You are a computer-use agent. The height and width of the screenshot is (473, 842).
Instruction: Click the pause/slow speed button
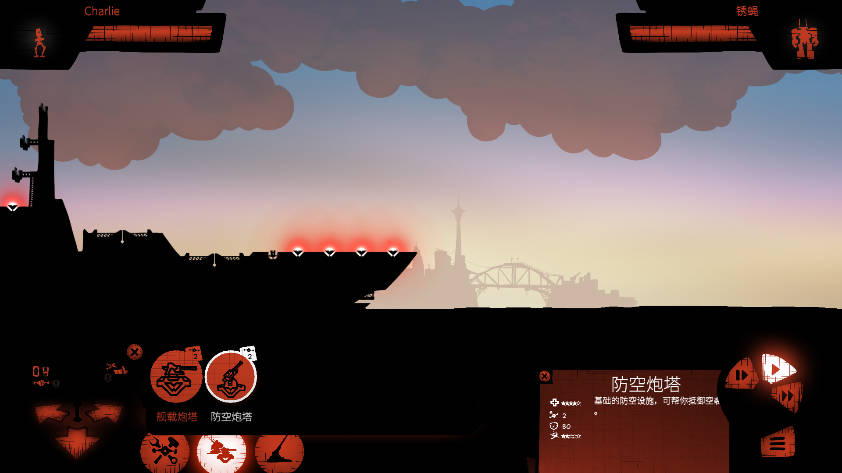click(x=742, y=376)
